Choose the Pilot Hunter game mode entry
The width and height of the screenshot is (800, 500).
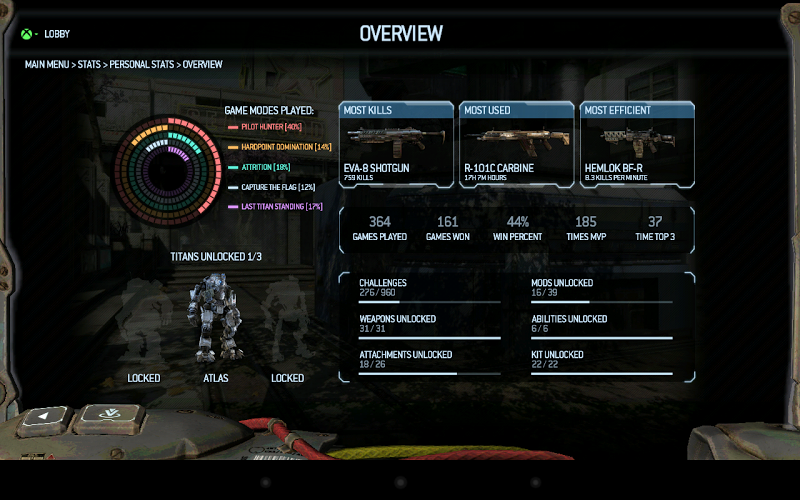pos(266,127)
